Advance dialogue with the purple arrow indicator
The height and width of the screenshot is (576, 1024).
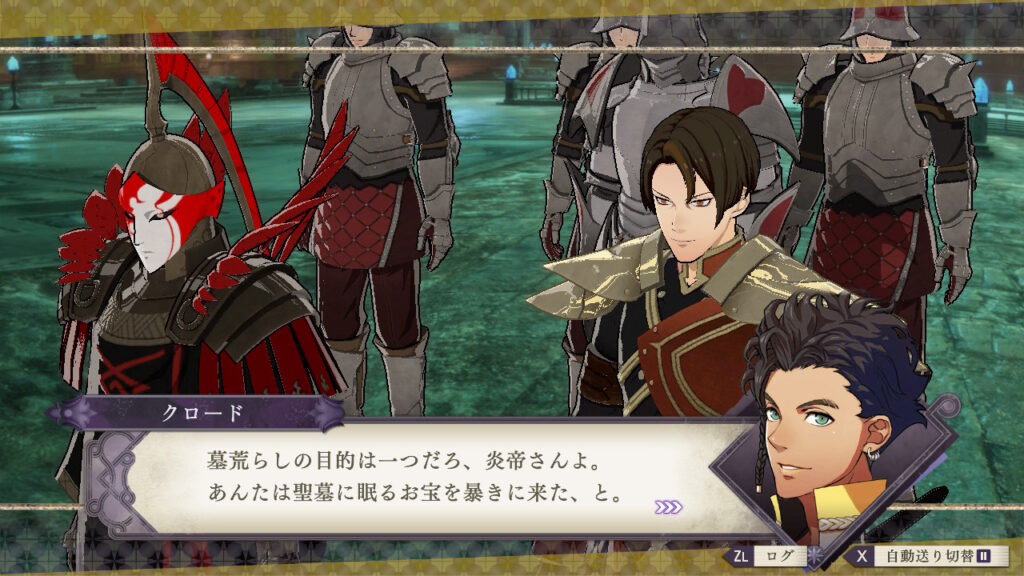[668, 507]
